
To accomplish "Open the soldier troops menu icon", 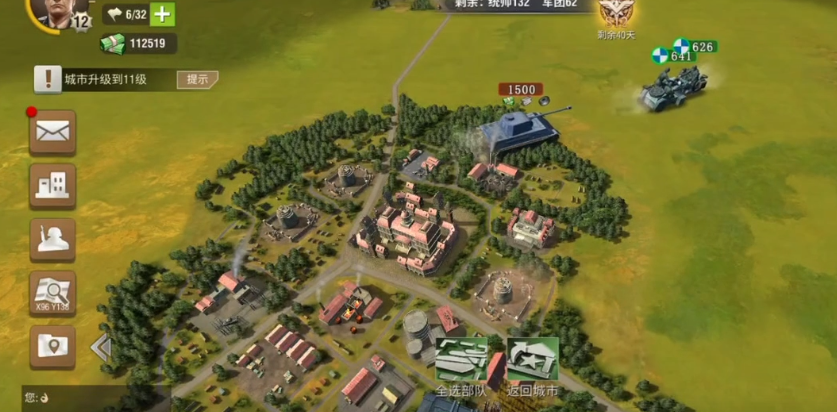I will [x=52, y=240].
